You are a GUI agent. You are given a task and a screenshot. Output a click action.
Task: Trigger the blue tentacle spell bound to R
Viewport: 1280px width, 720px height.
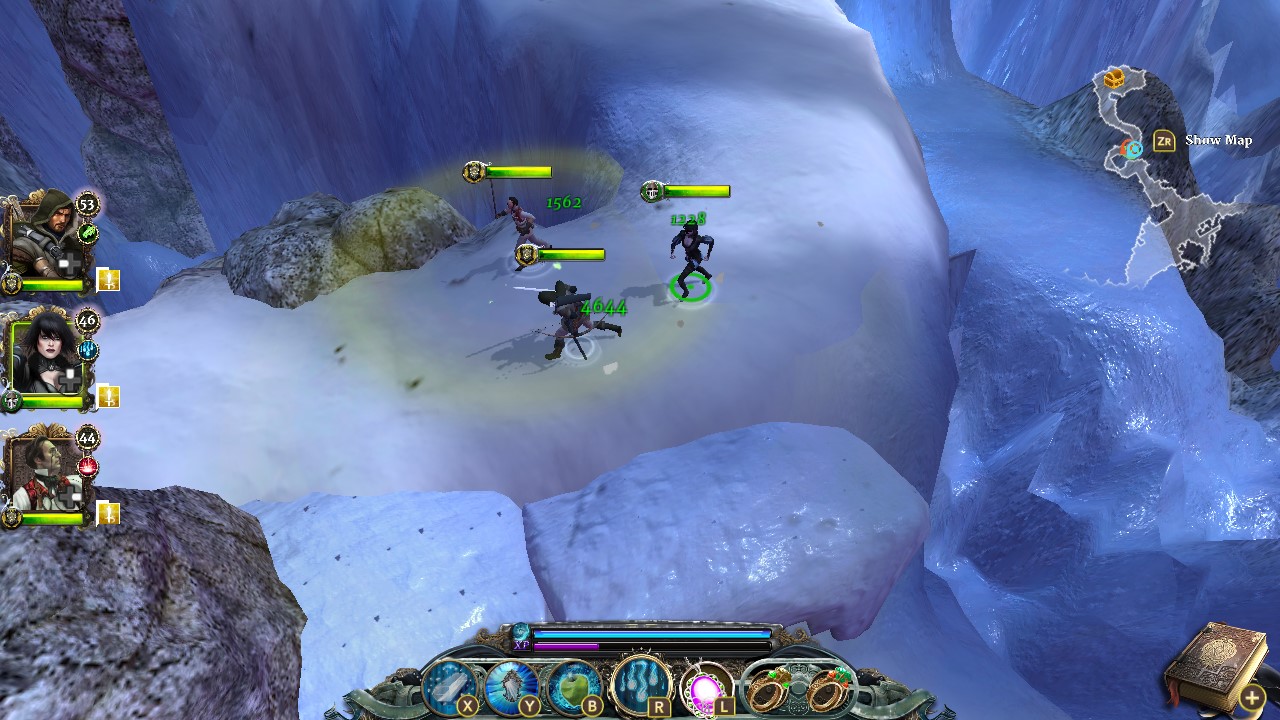(642, 681)
